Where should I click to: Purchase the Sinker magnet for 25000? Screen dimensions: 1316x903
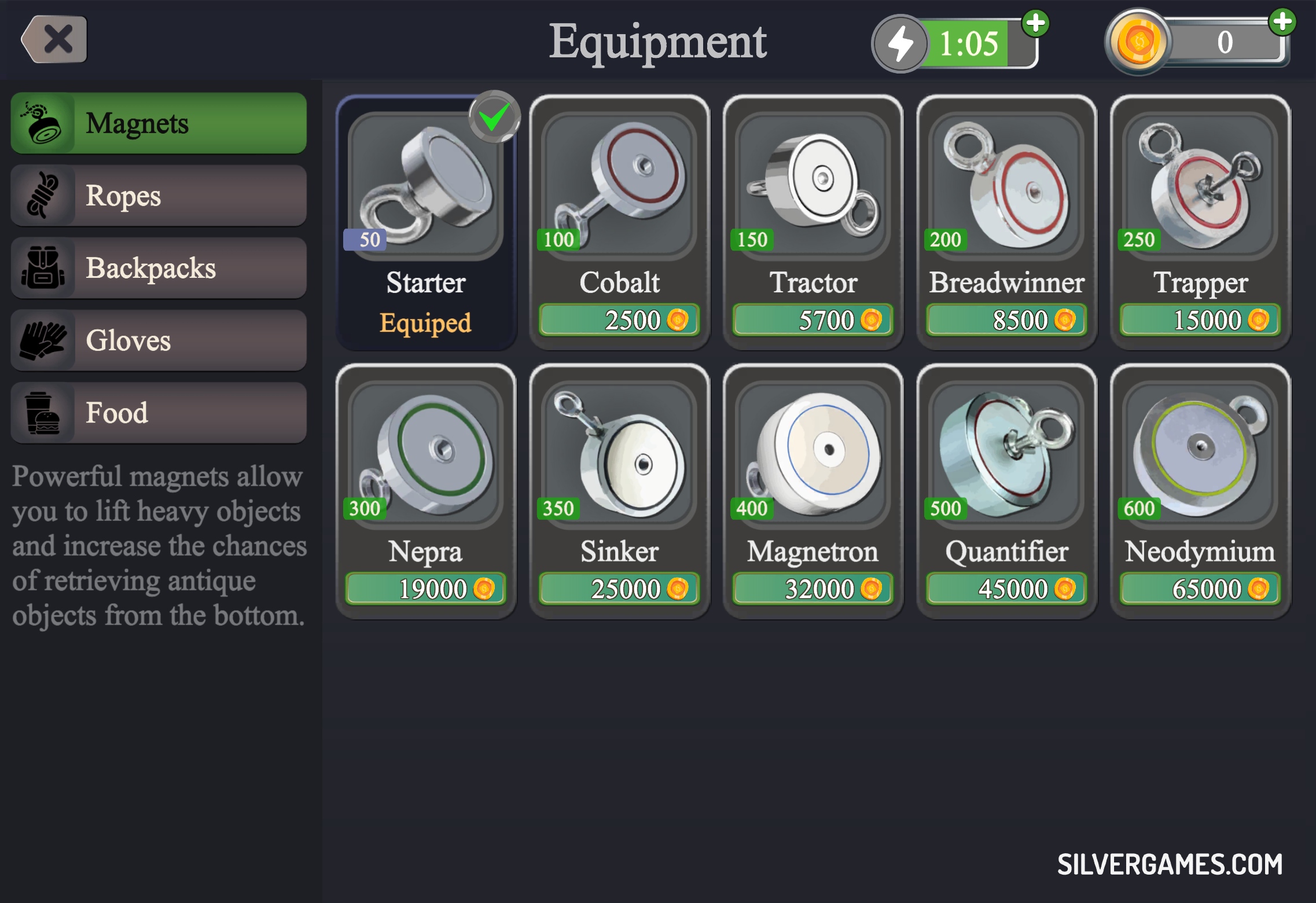[x=619, y=589]
